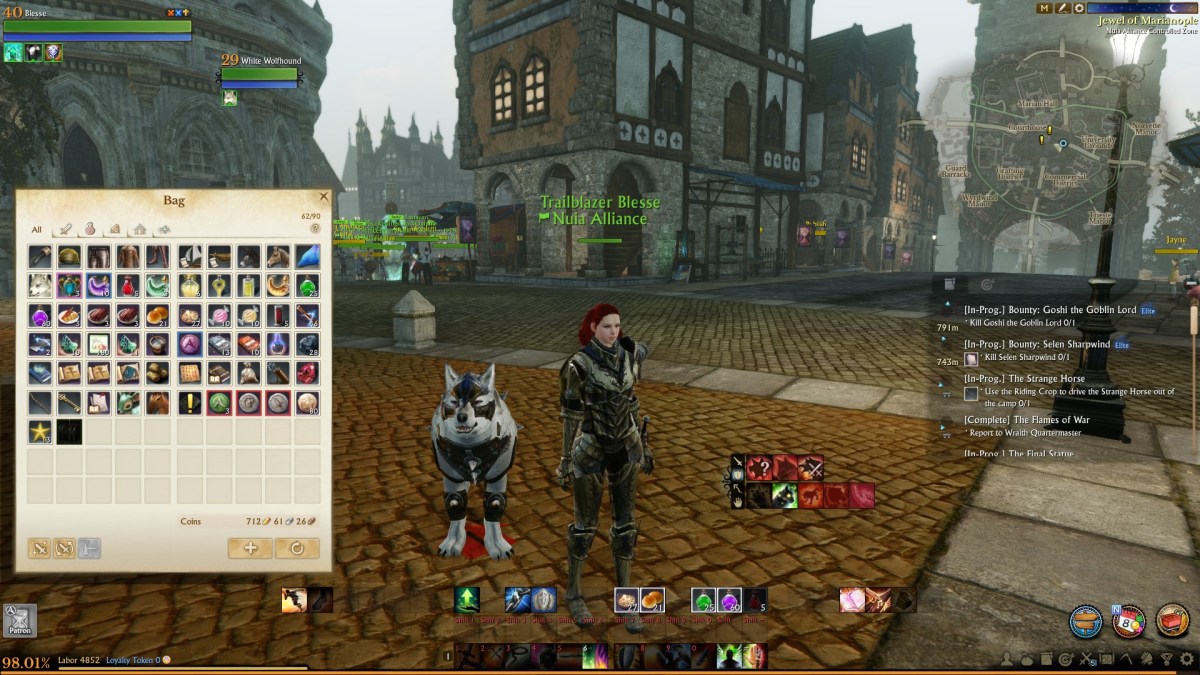Screen dimensions: 1200x675
Task: Select the White Wolfhound pet frame
Action: pos(260,73)
